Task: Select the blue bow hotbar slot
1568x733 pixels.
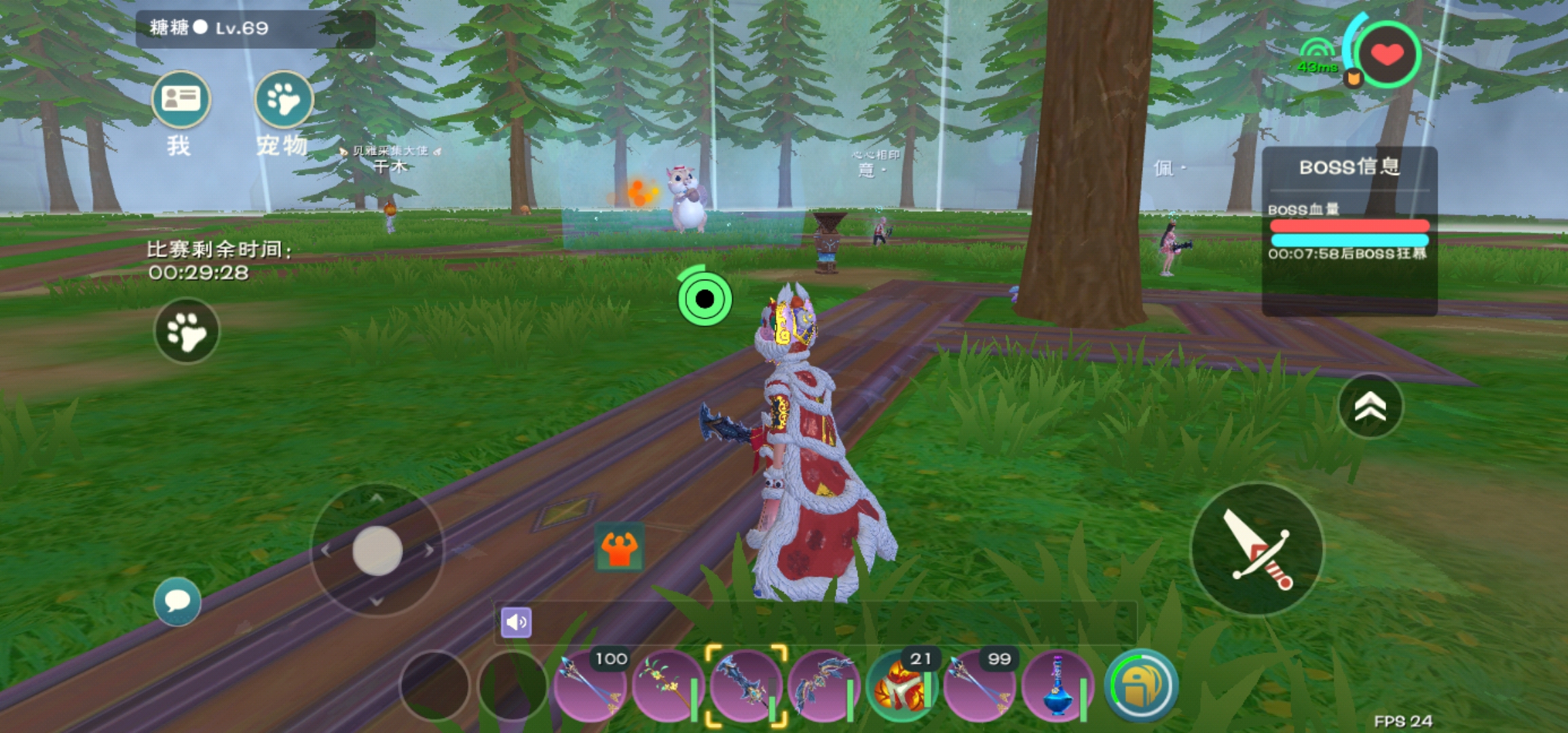Action: [x=823, y=685]
